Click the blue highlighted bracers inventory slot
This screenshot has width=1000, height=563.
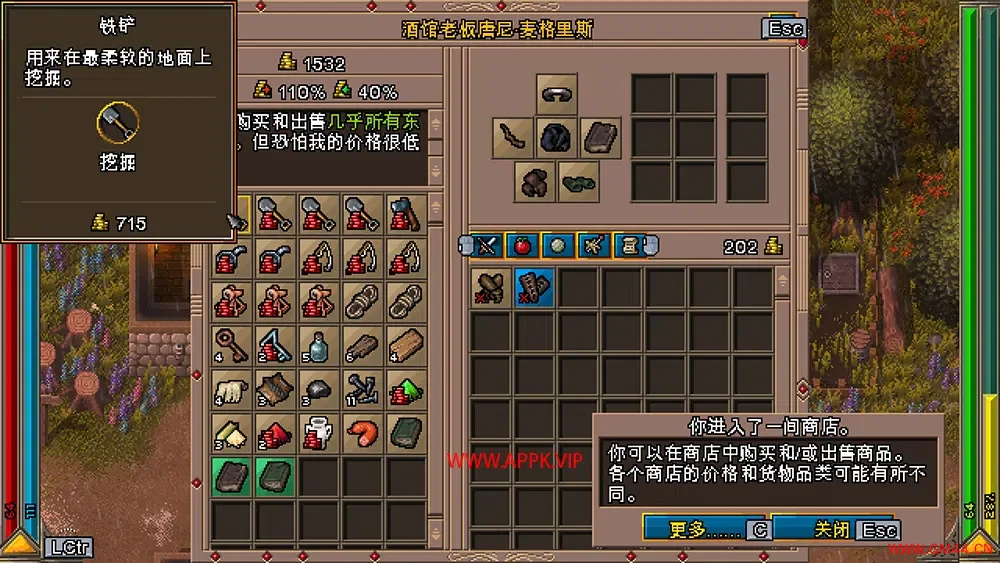coord(534,287)
